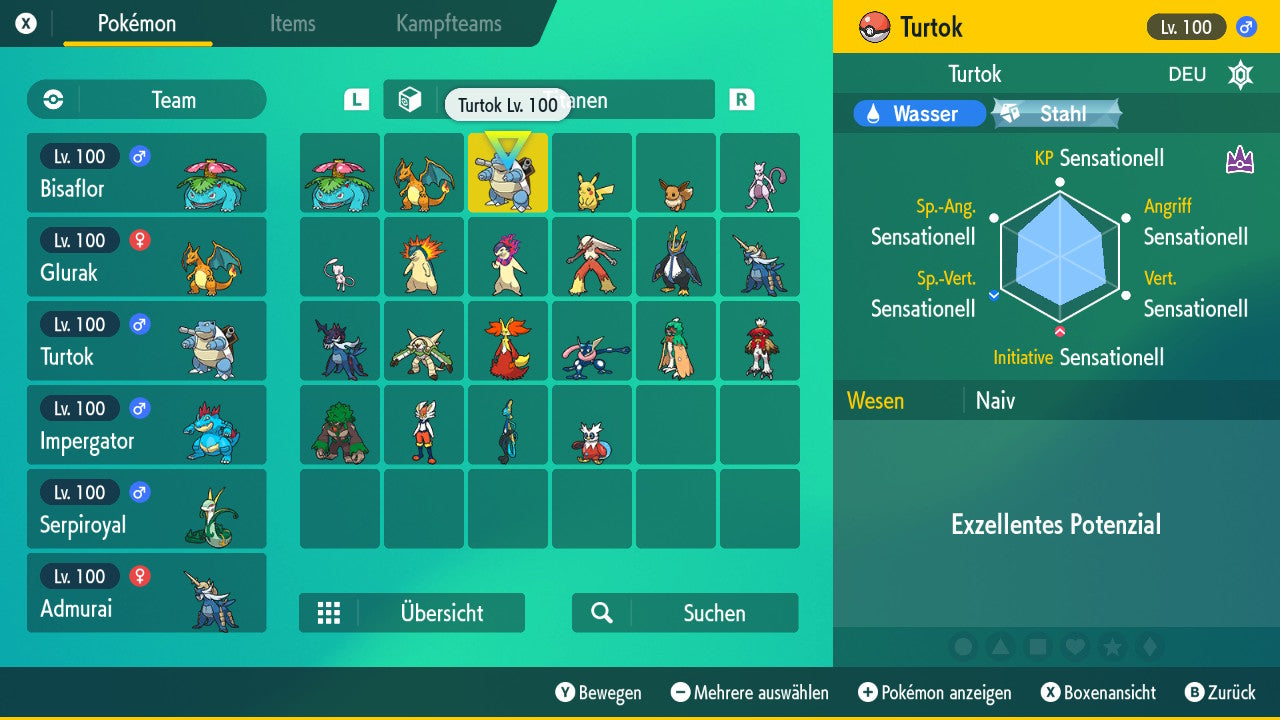Image resolution: width=1280 pixels, height=720 pixels.
Task: Click the emblem icon next to DEU
Action: click(1240, 74)
